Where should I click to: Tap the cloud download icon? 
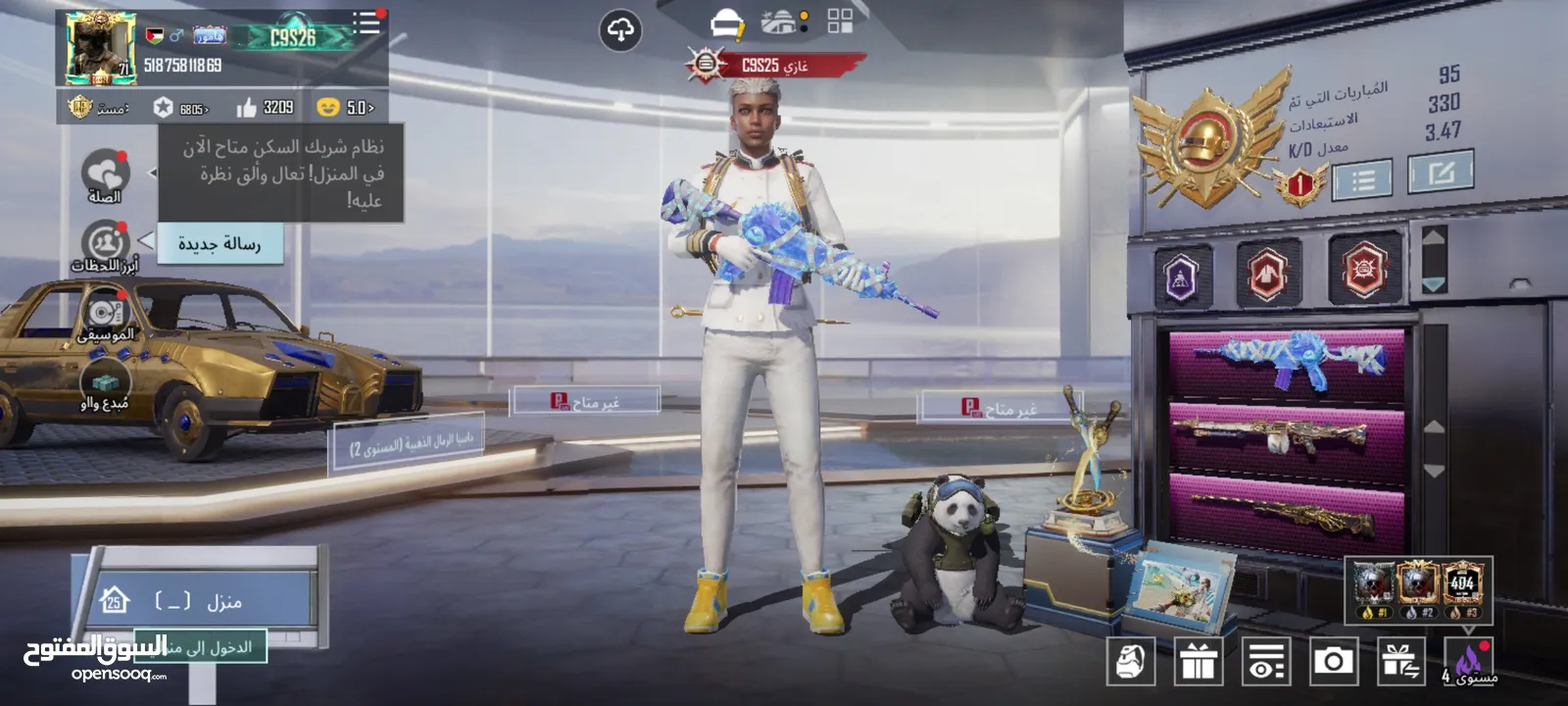point(620,30)
